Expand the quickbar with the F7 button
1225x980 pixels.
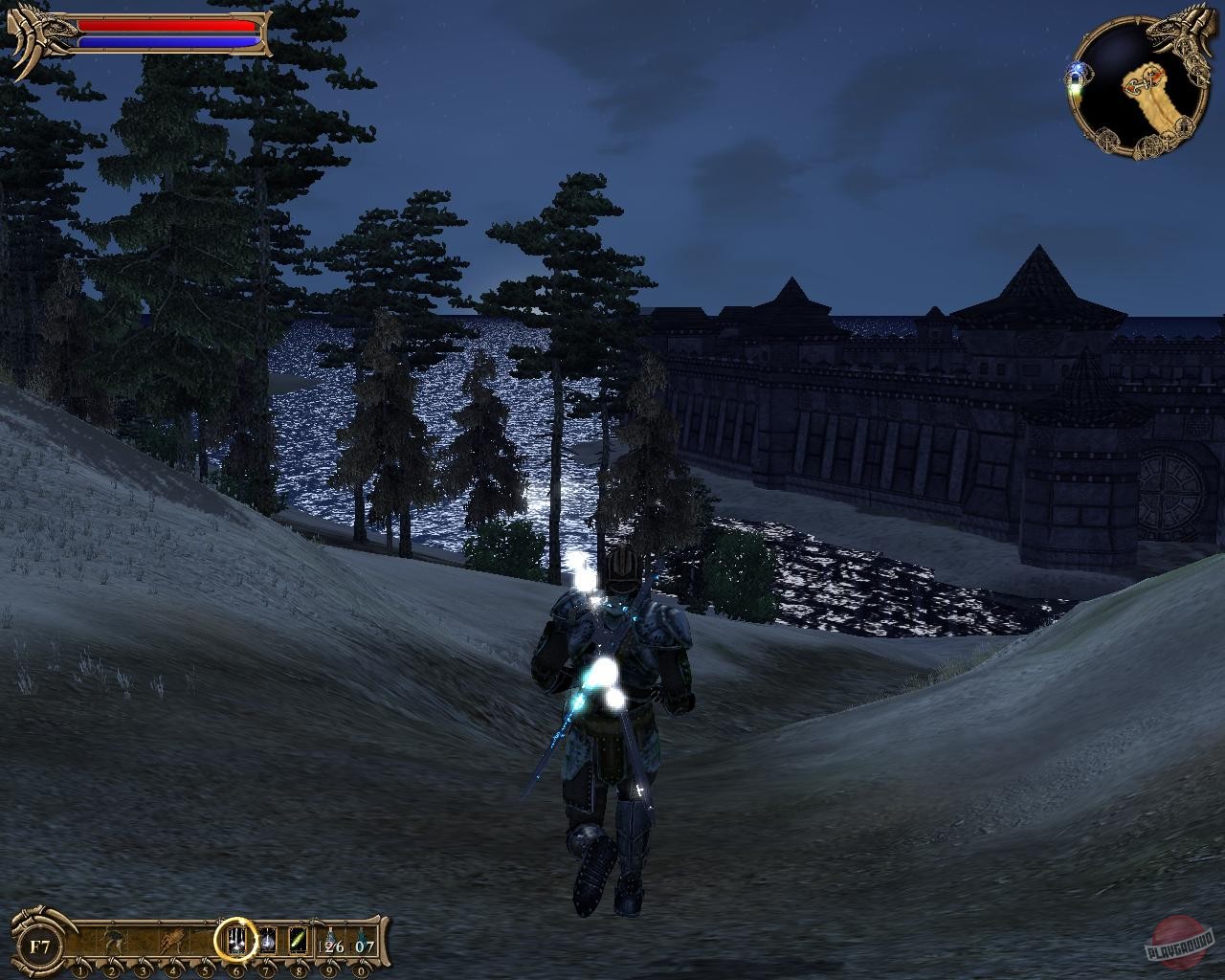click(x=37, y=946)
